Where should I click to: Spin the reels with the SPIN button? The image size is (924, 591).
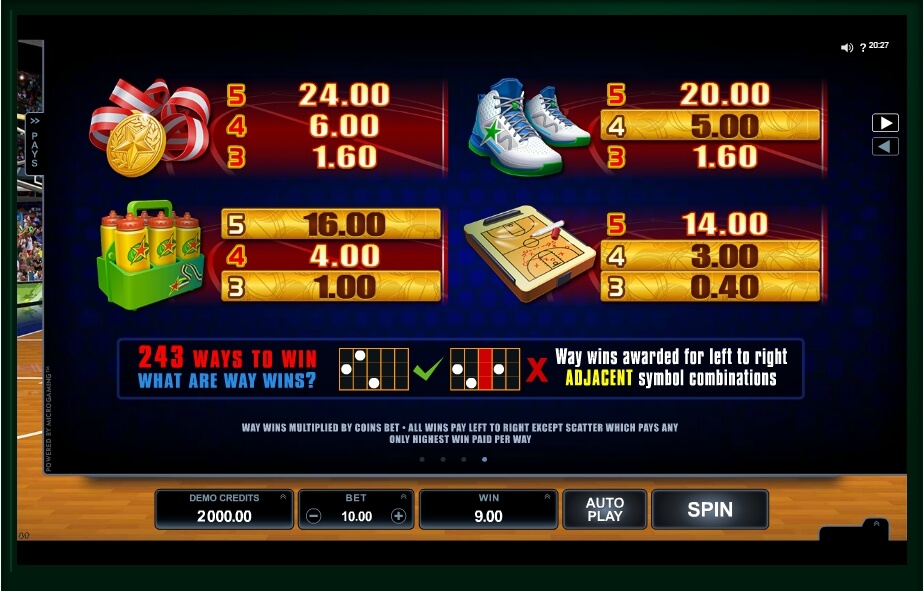710,509
